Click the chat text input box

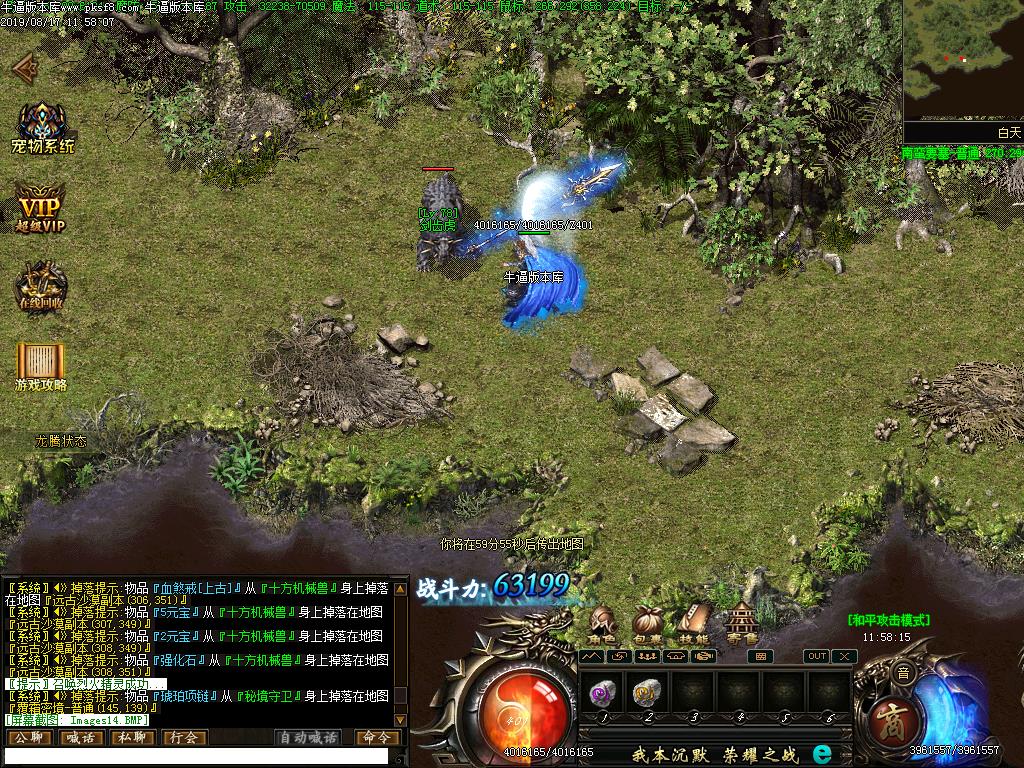pos(195,757)
